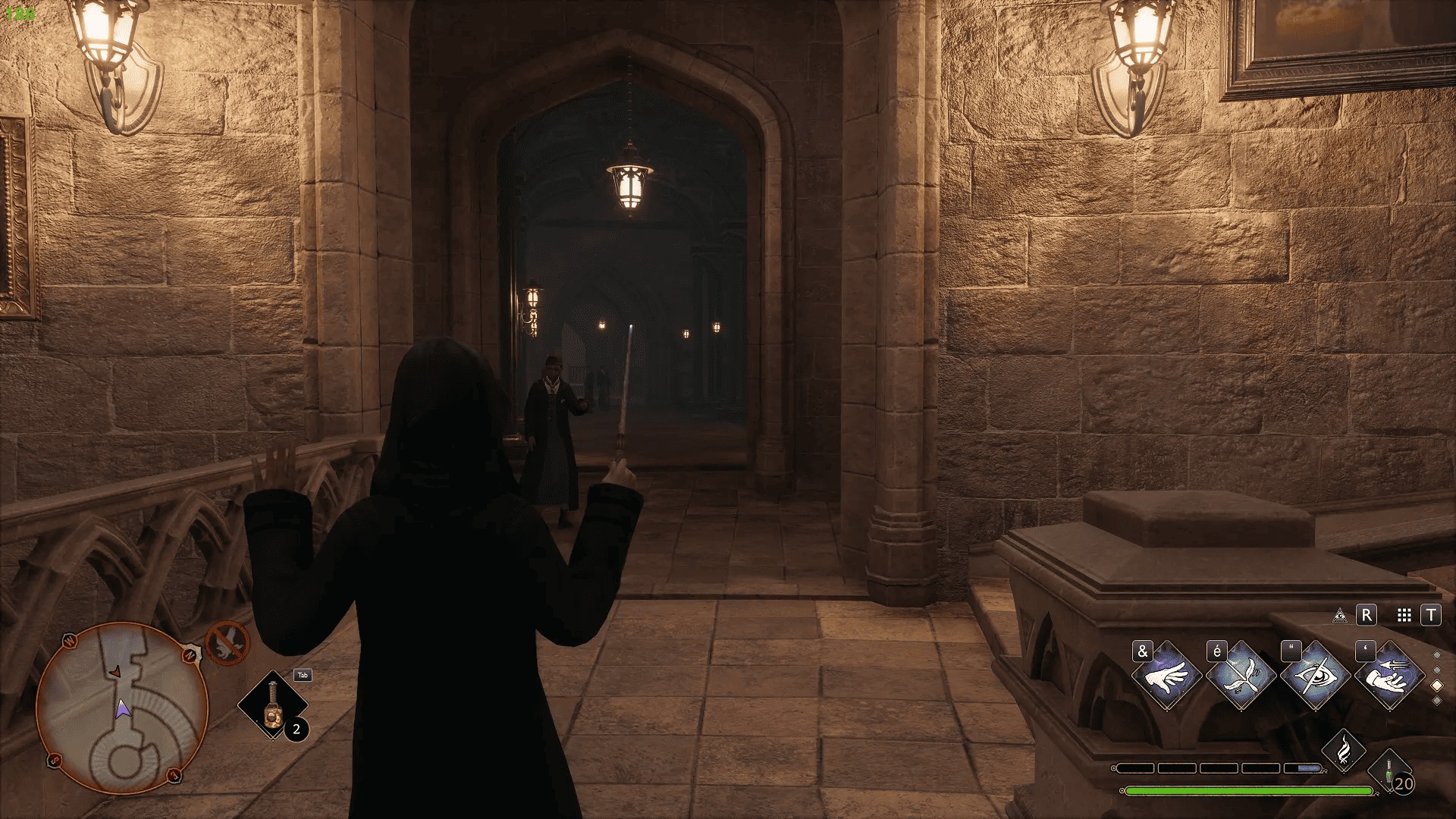The height and width of the screenshot is (819, 1456).
Task: Click the player arrow on the minimap
Action: (124, 708)
